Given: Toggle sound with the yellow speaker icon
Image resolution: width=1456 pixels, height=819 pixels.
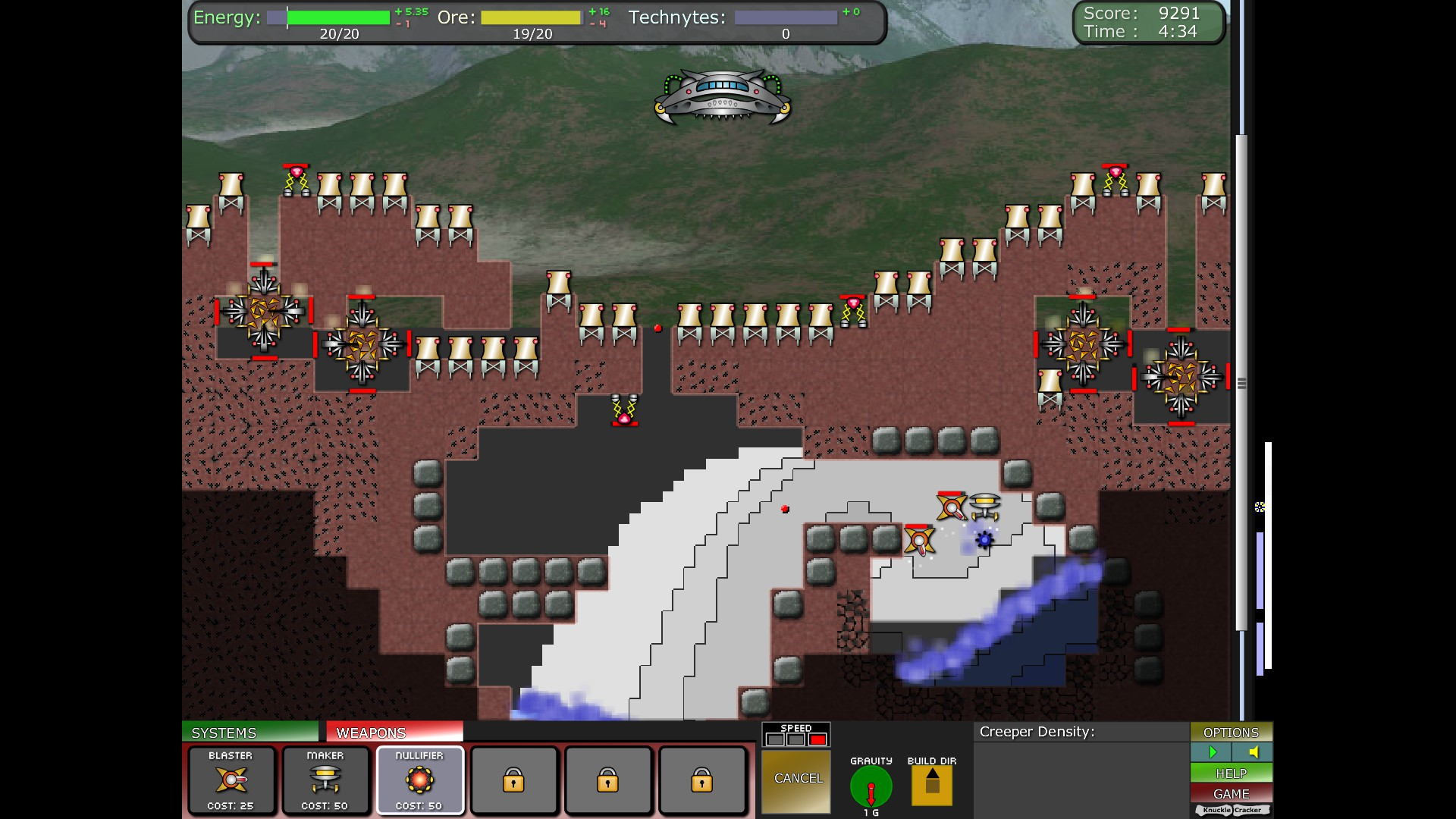Looking at the screenshot, I should click(x=1253, y=752).
